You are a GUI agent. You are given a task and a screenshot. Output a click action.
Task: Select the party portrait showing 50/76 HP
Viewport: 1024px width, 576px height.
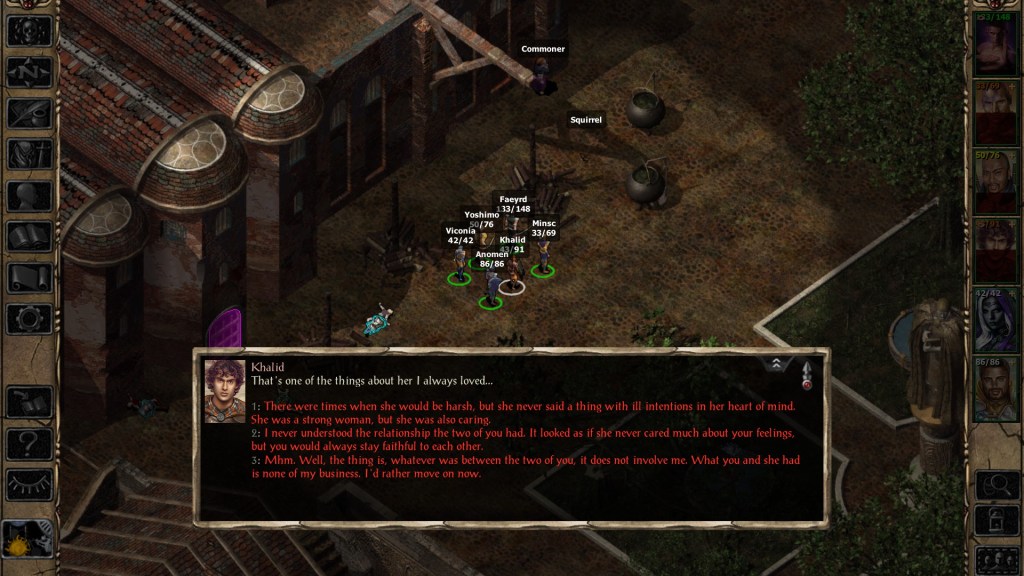pos(996,184)
